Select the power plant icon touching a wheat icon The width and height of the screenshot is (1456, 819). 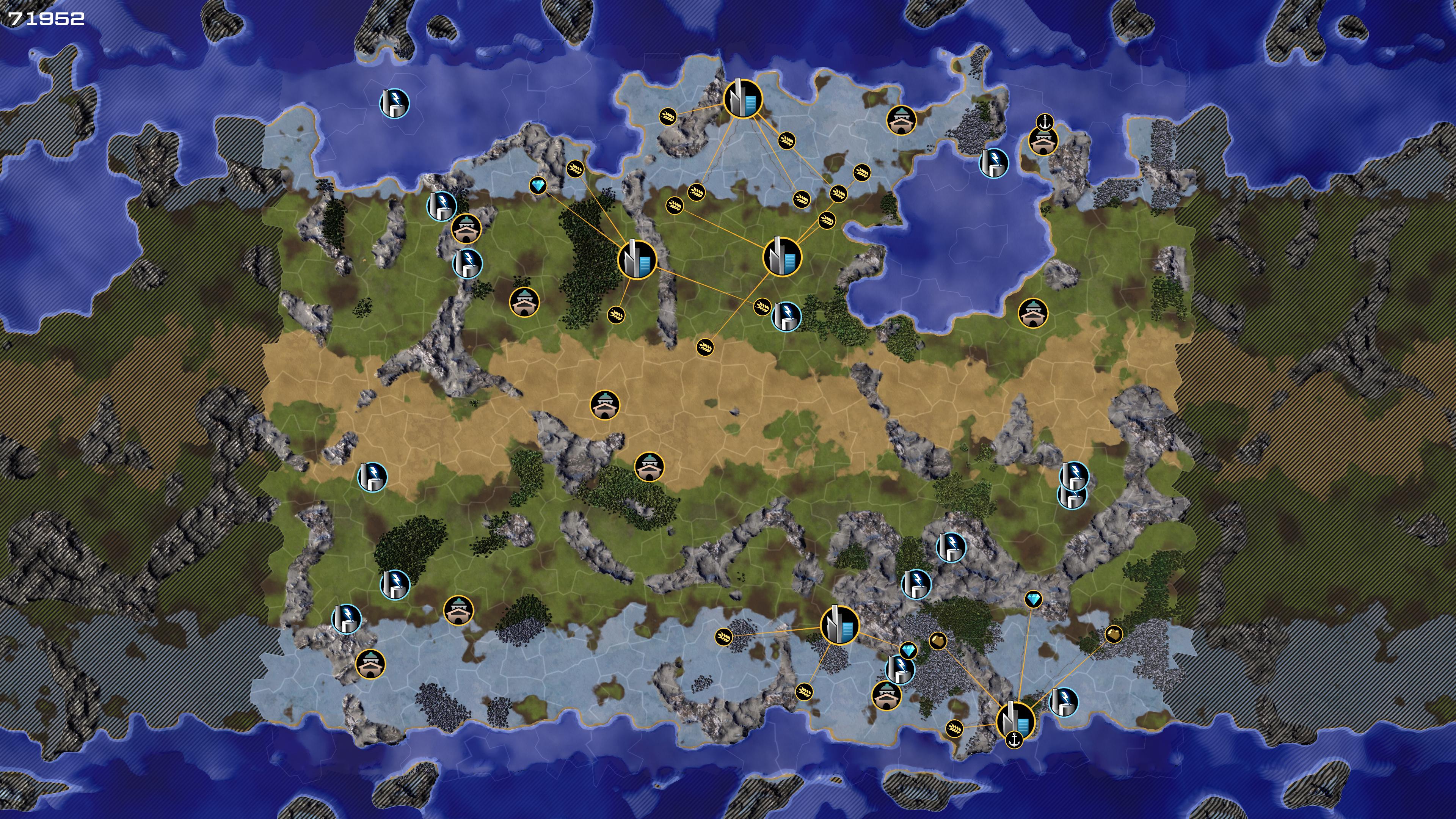tap(786, 315)
